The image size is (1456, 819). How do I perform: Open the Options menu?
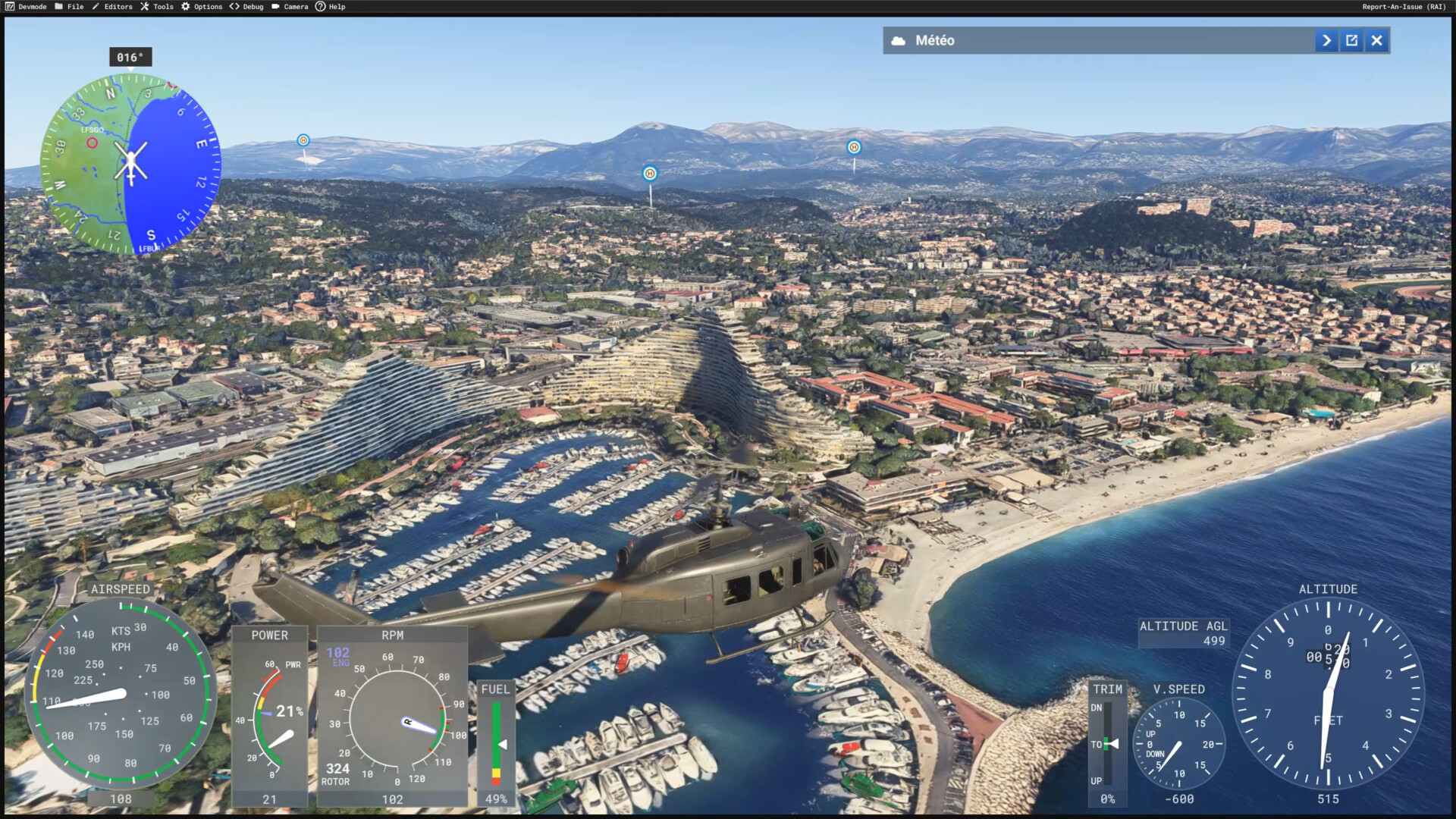pos(202,7)
